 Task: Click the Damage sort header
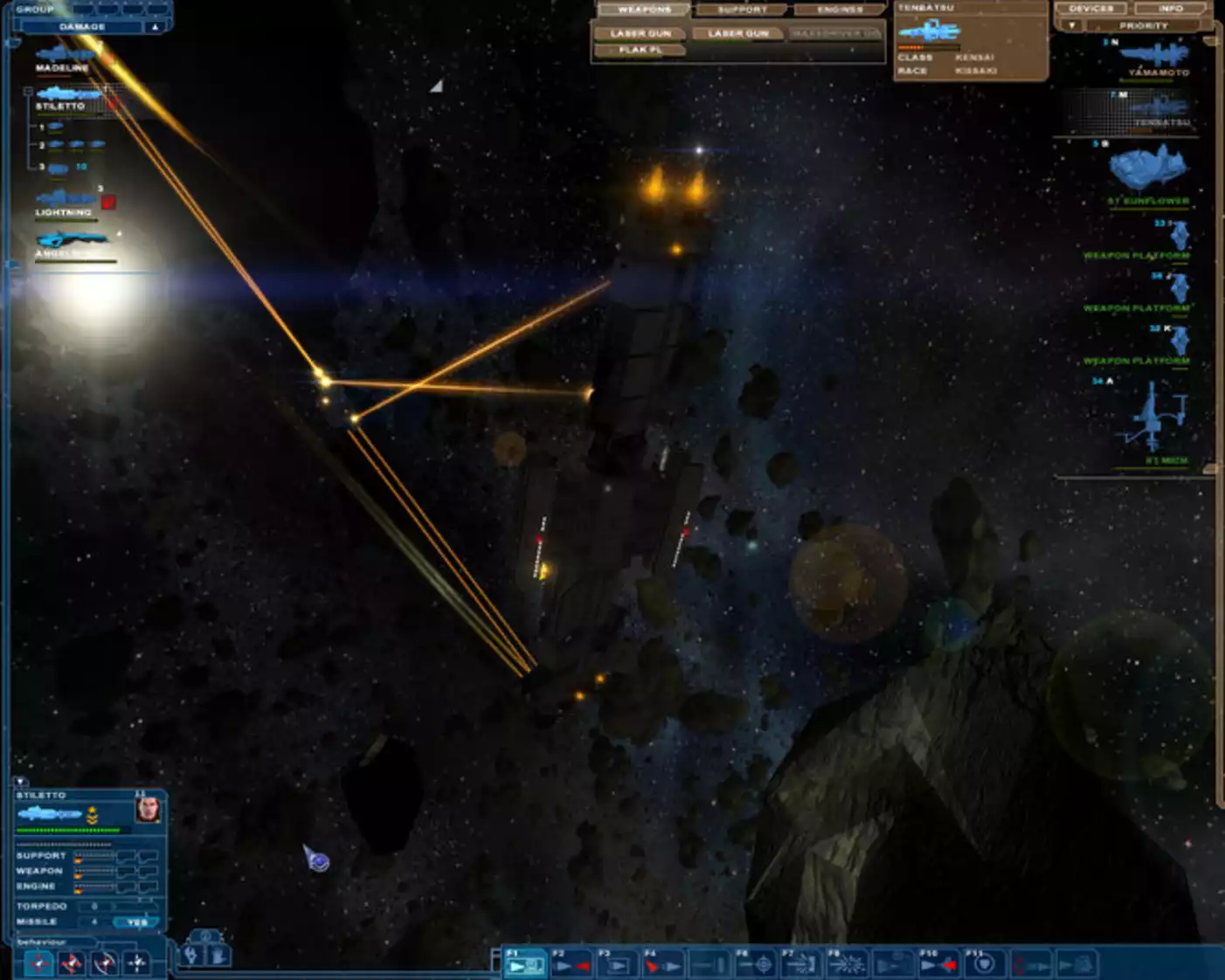point(82,27)
